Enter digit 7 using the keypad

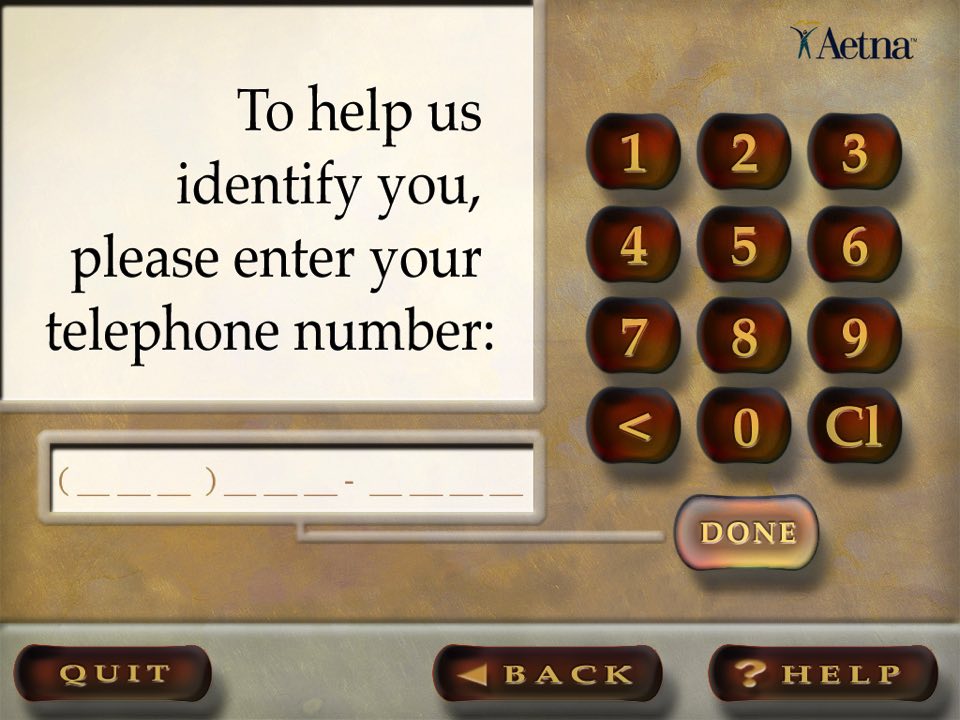[x=633, y=337]
